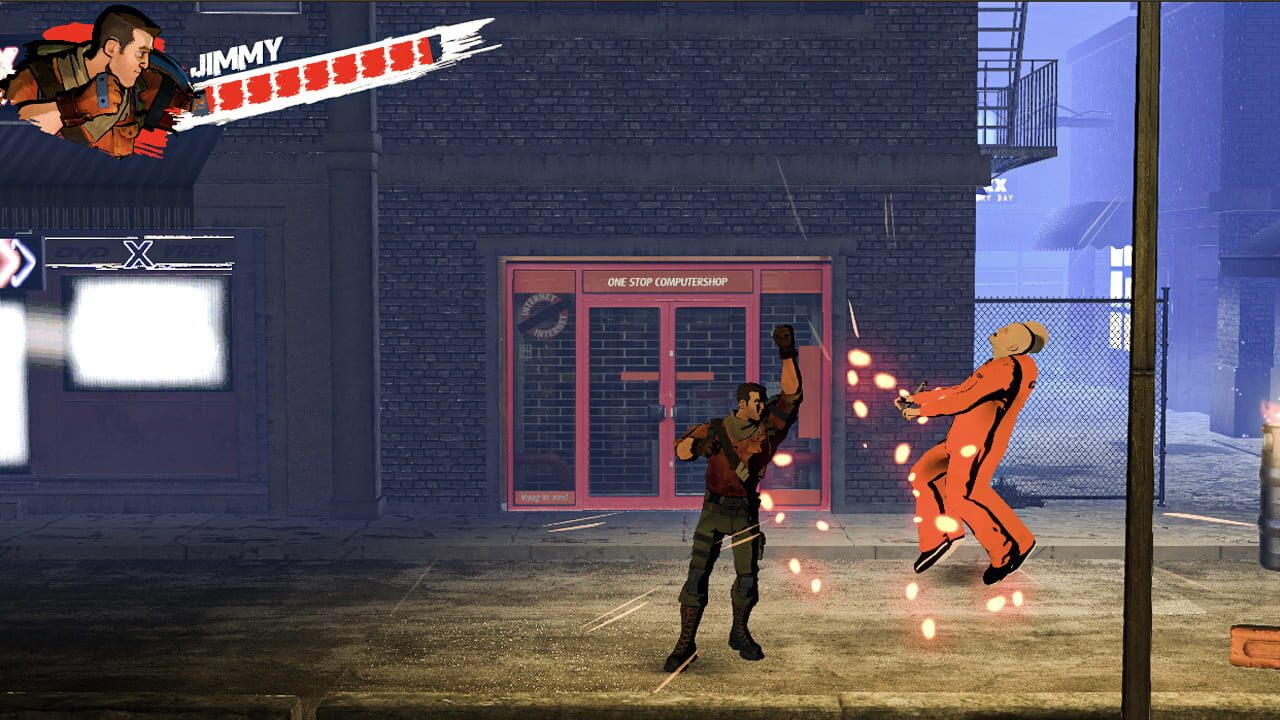Click the ONE STOP COMPUTERSHOP sign

pyautogui.click(x=670, y=282)
